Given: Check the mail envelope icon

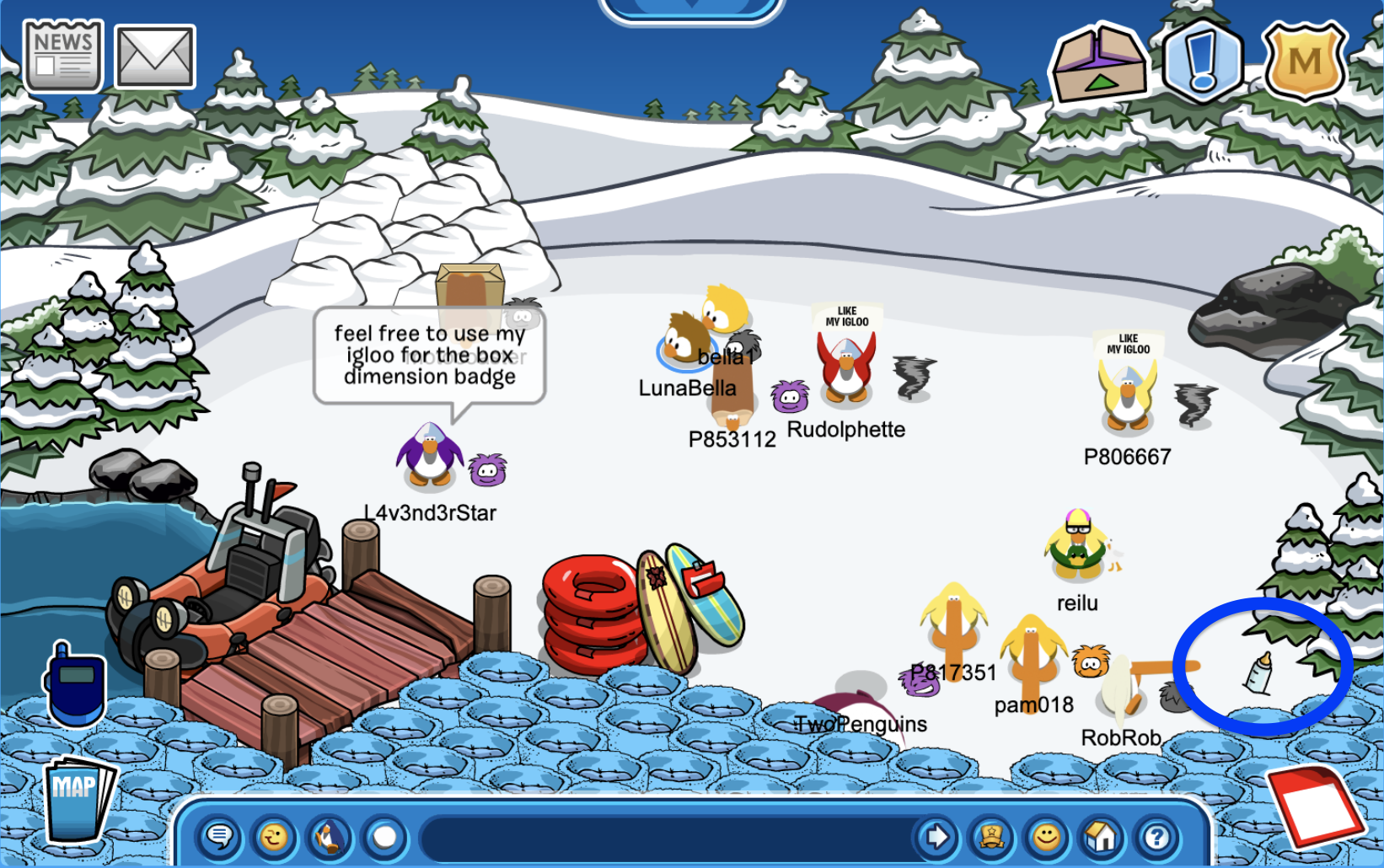Looking at the screenshot, I should point(155,56).
